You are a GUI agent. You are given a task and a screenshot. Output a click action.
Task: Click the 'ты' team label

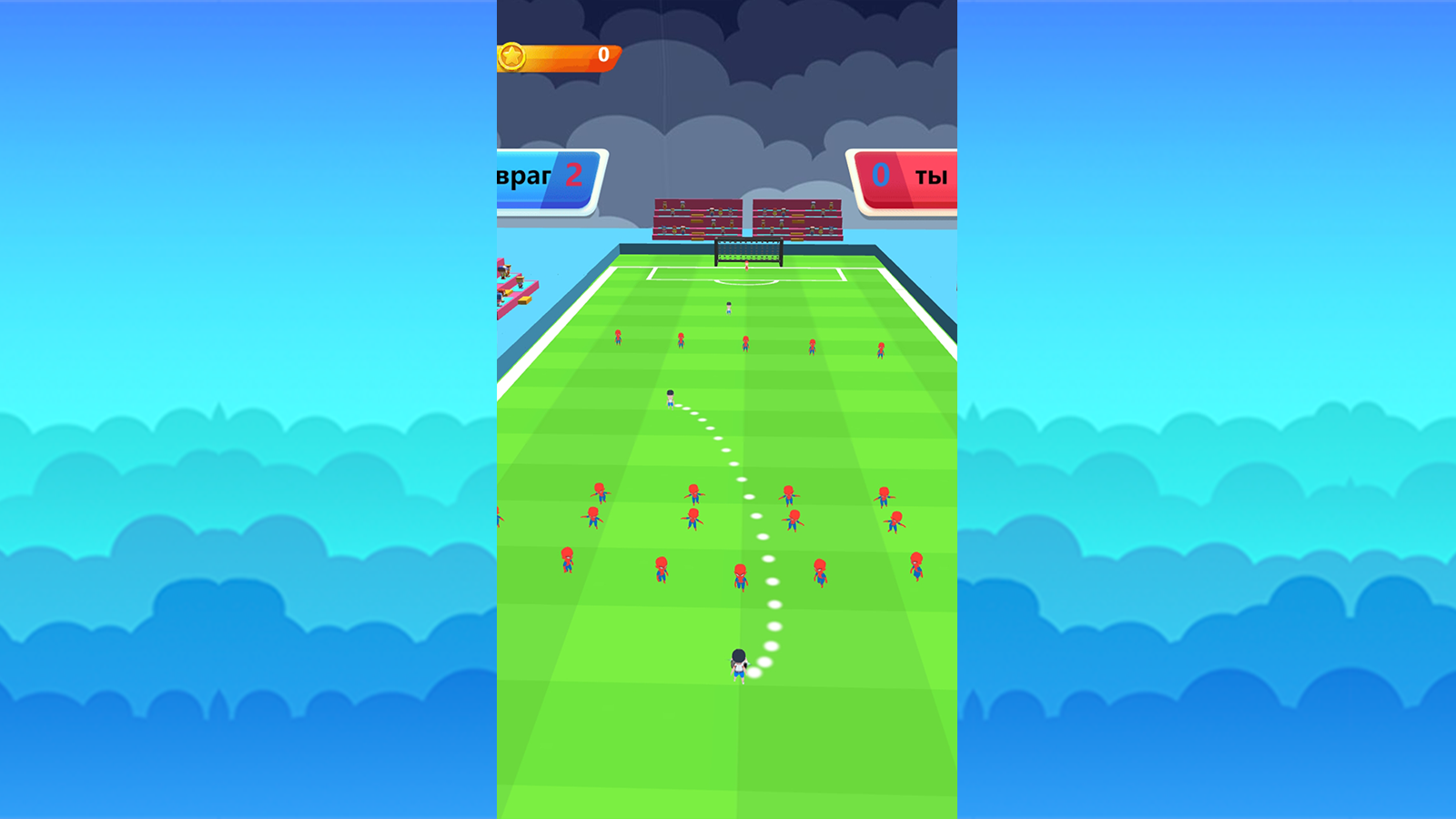click(931, 175)
